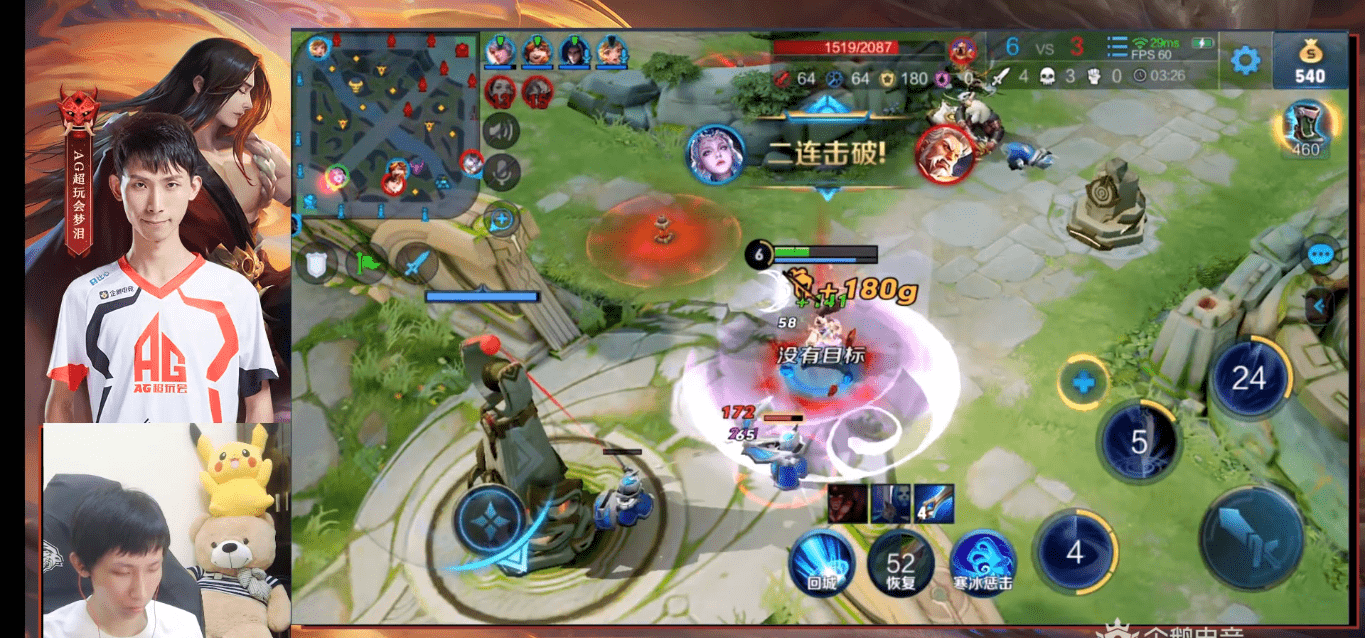The image size is (1365, 638).
Task: Open the scoreboard three-line list icon
Action: 1117,47
